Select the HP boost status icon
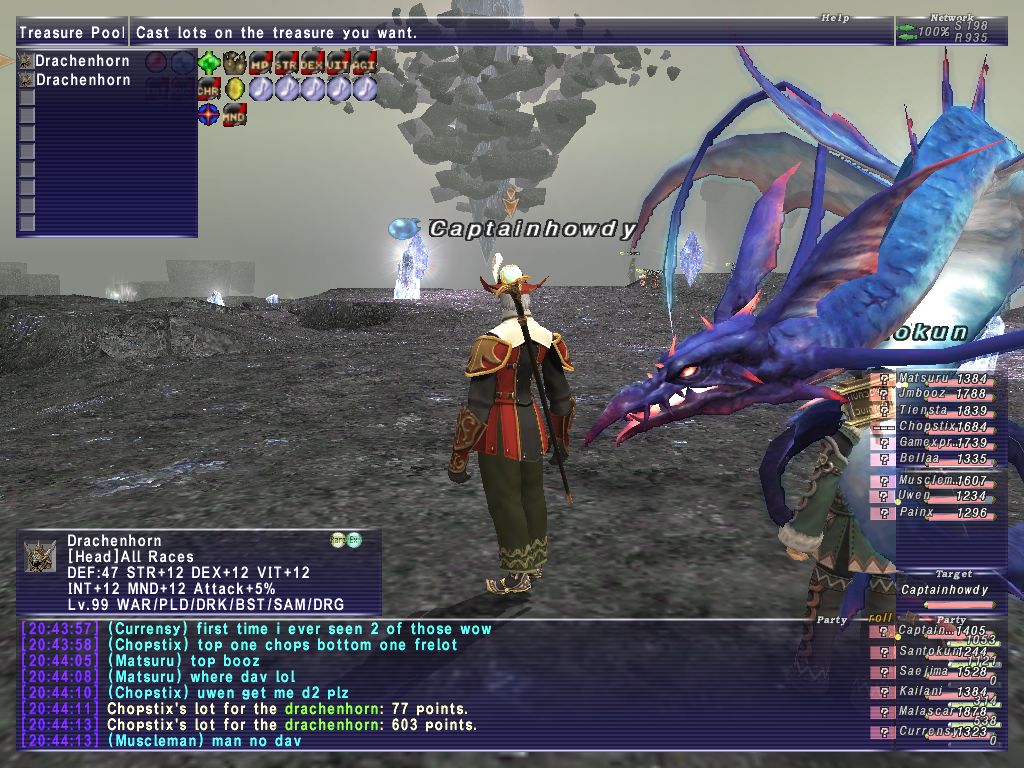 tap(260, 62)
